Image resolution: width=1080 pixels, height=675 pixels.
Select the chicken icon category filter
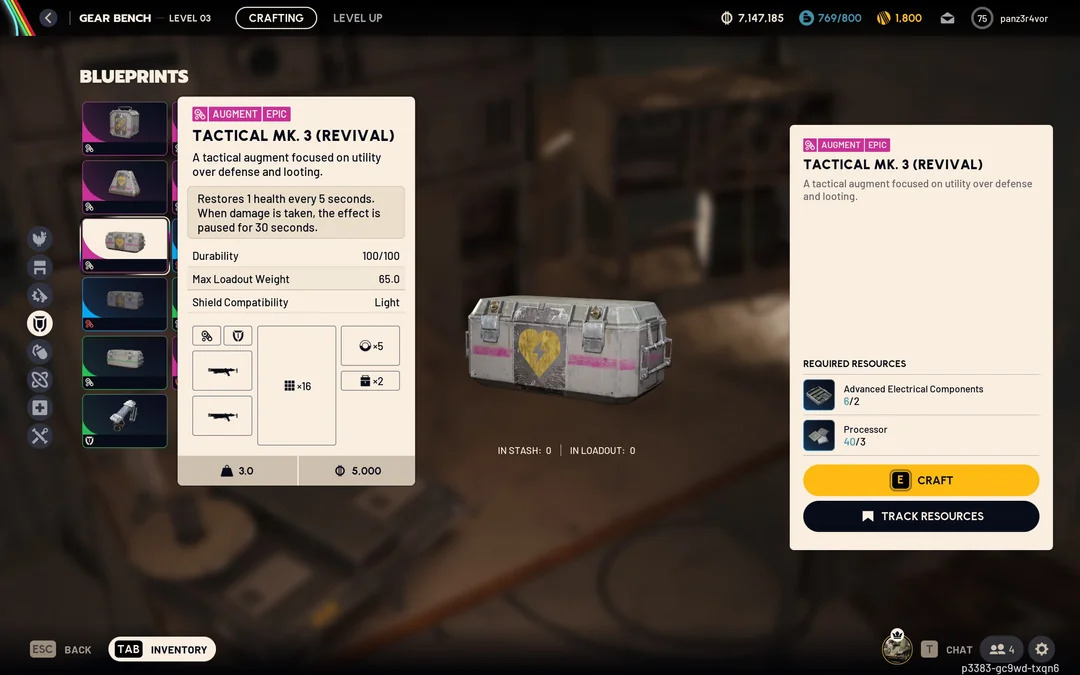click(40, 239)
